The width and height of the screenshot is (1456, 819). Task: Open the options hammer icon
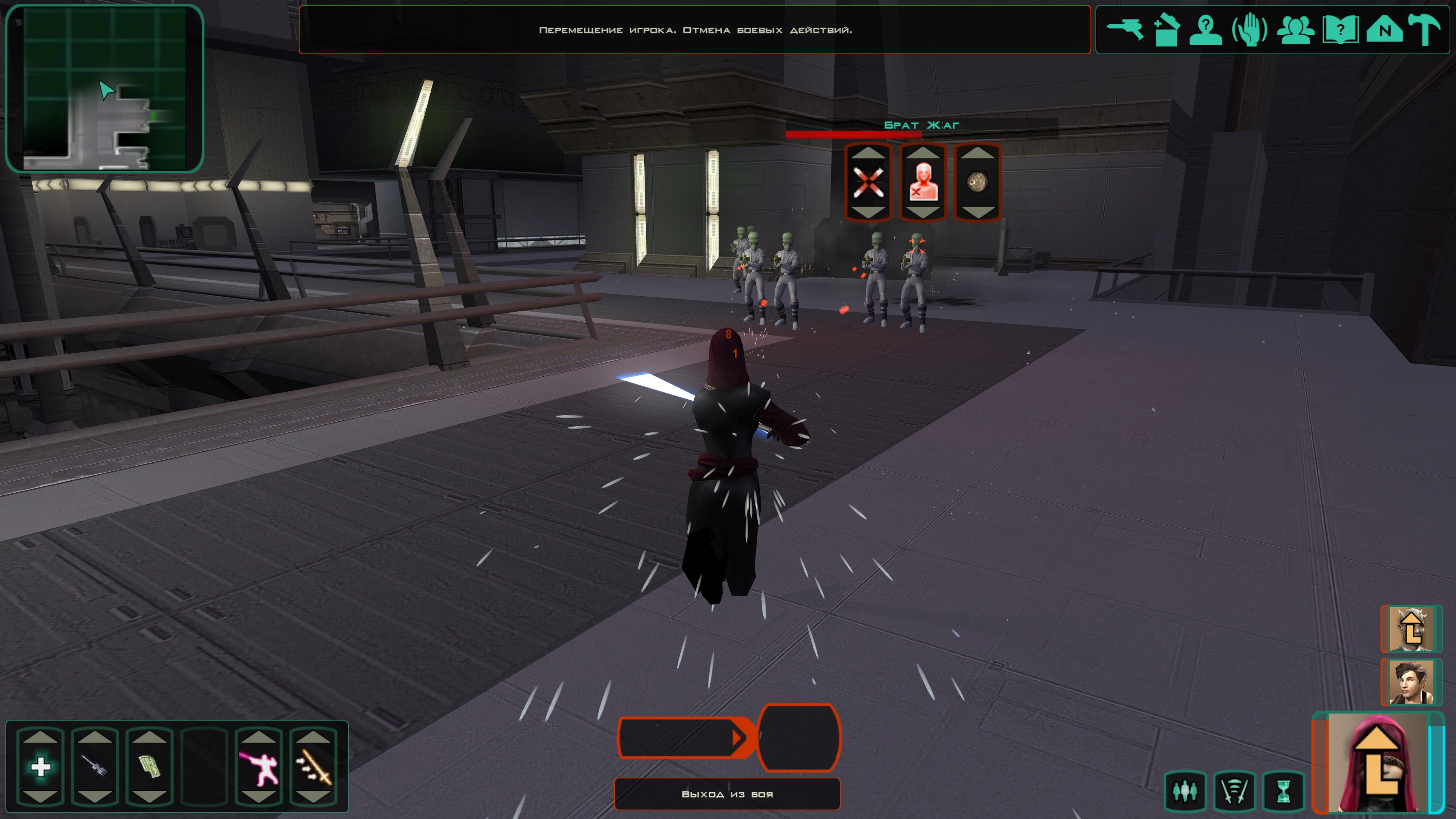pyautogui.click(x=1424, y=29)
